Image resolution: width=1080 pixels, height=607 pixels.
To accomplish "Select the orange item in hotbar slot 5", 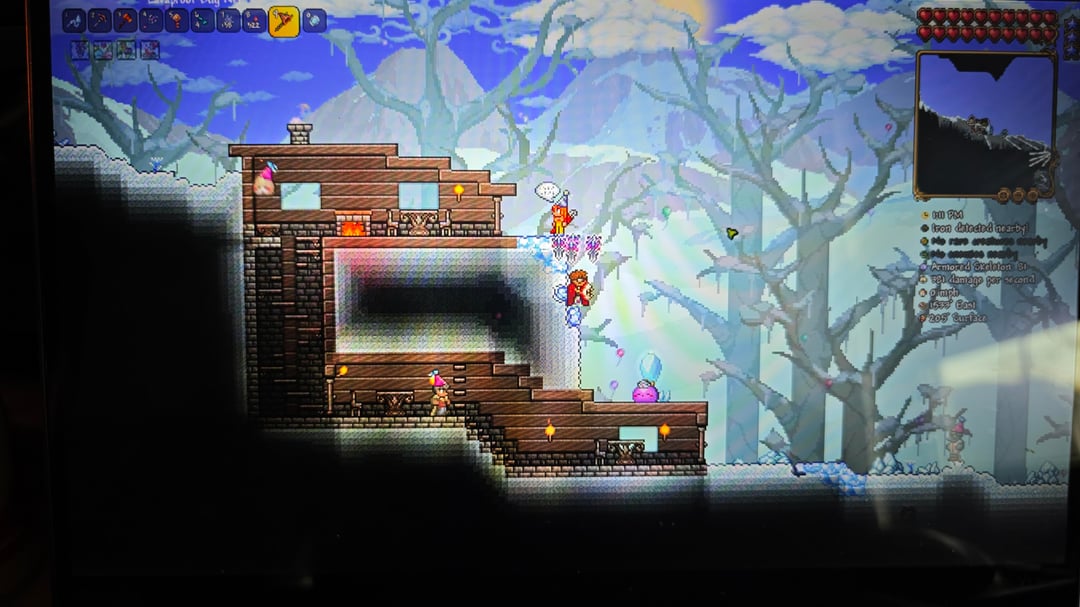I will (177, 20).
